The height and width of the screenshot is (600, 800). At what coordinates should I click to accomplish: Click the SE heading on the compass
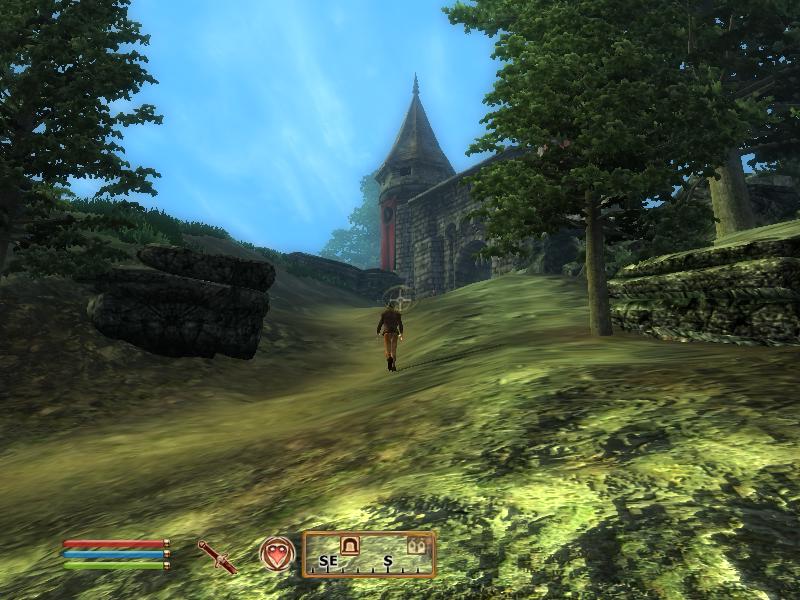click(328, 562)
